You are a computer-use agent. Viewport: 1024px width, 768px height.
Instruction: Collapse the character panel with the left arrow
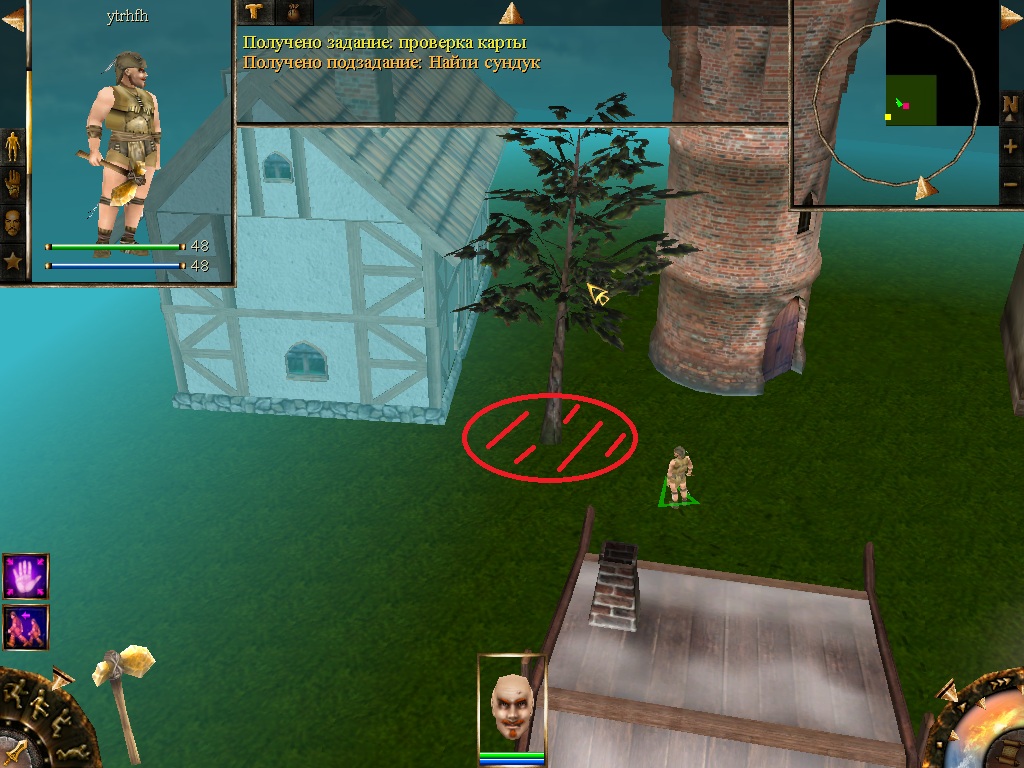point(12,18)
